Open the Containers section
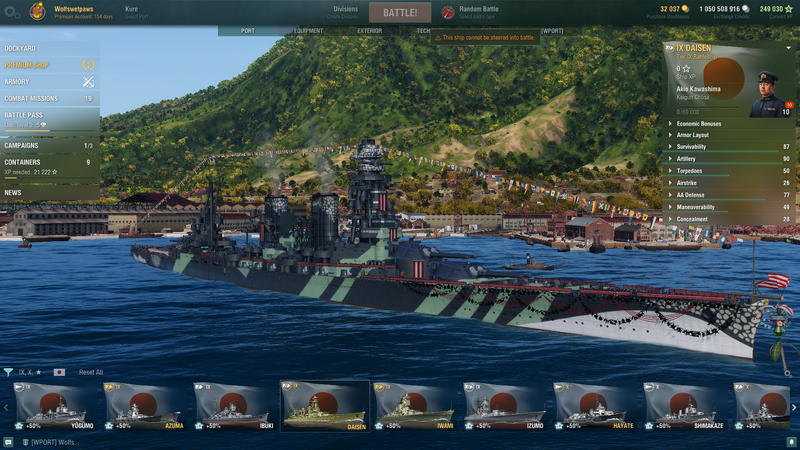This screenshot has width=800, height=450. (23, 162)
